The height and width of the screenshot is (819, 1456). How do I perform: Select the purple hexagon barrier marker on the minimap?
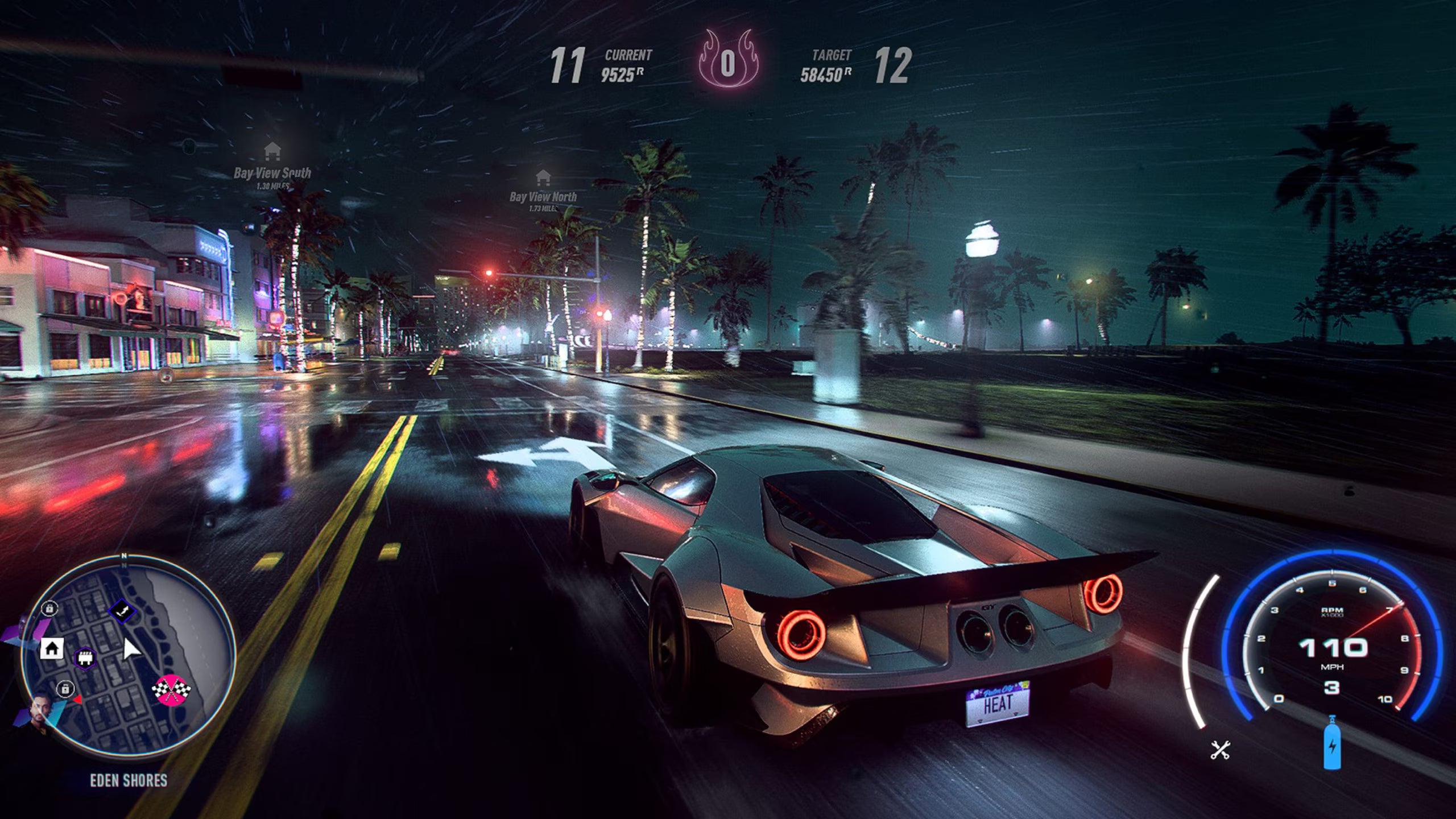(x=85, y=658)
